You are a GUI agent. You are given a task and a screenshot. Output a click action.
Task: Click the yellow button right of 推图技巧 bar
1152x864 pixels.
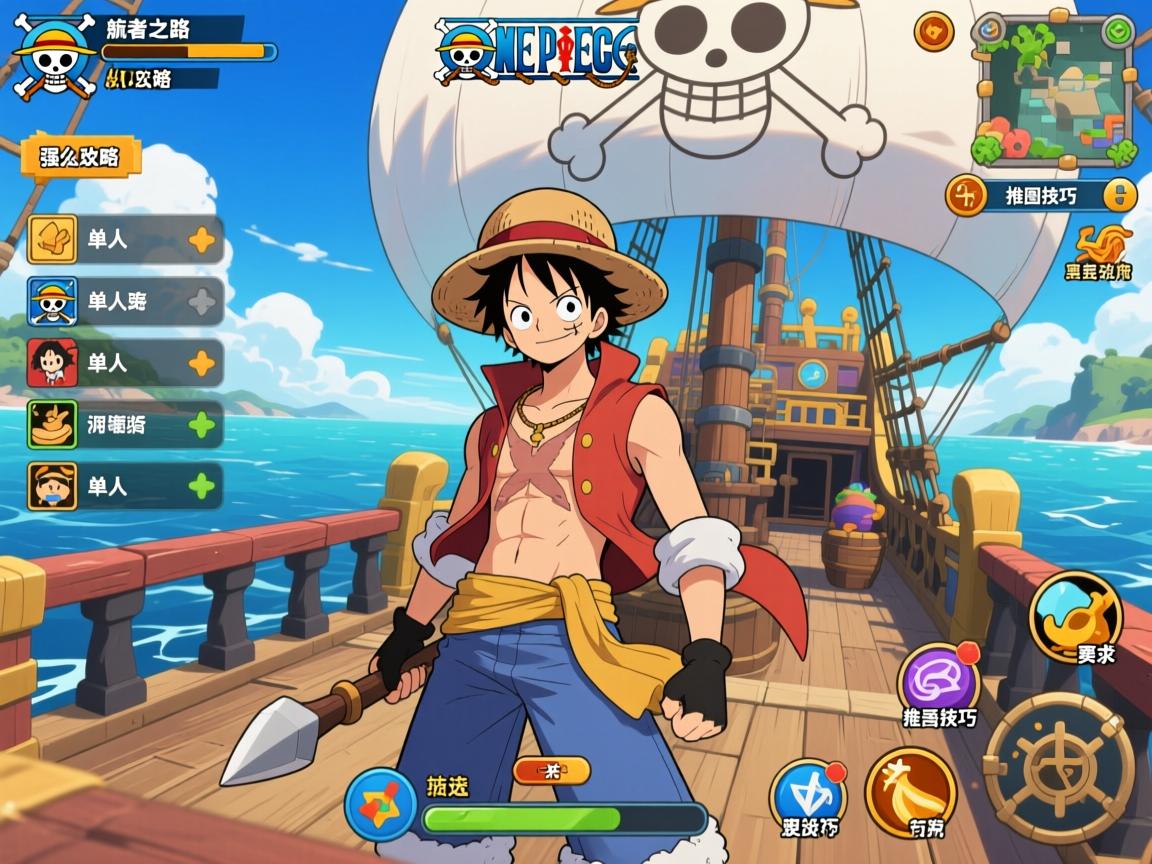[1119, 195]
